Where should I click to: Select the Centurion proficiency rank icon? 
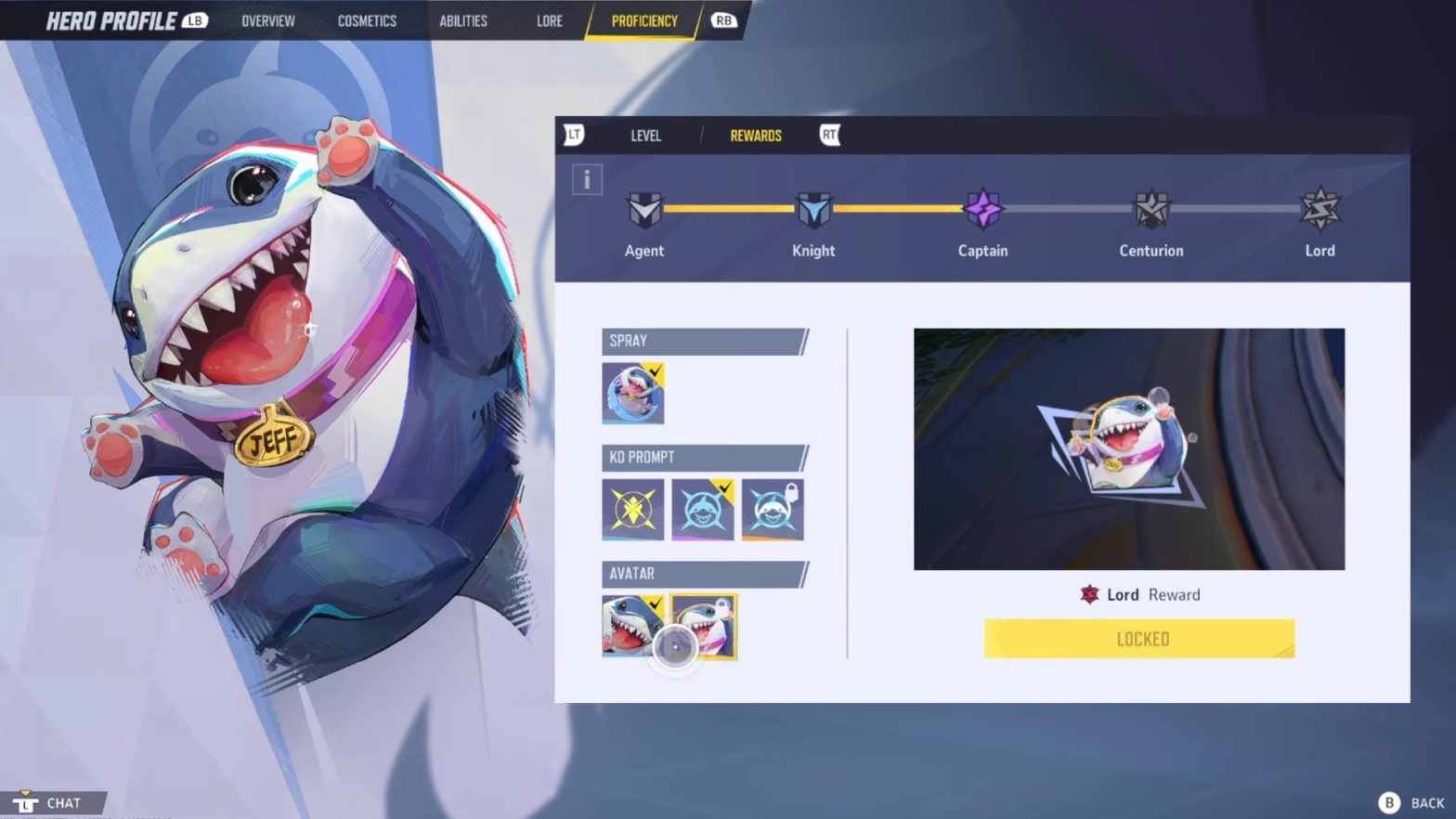1151,209
